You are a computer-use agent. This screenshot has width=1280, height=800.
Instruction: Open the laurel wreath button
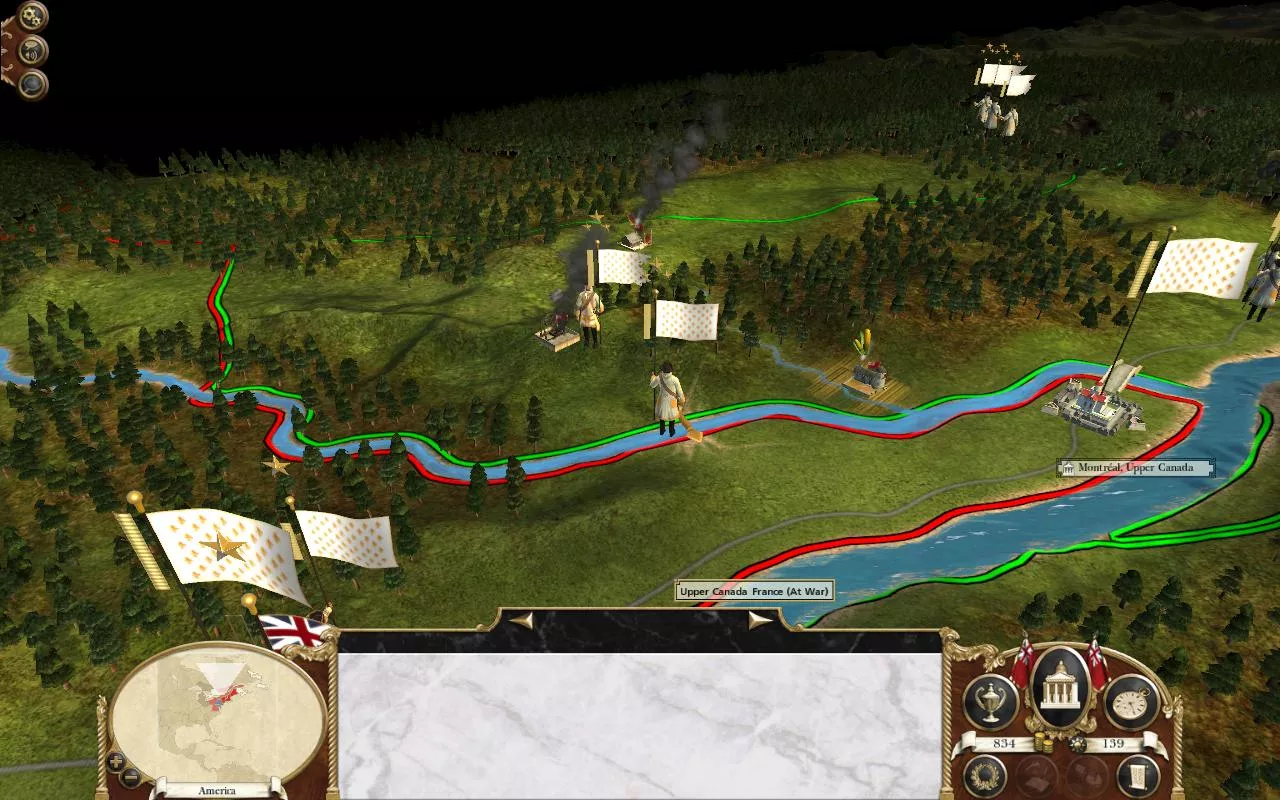pyautogui.click(x=985, y=776)
